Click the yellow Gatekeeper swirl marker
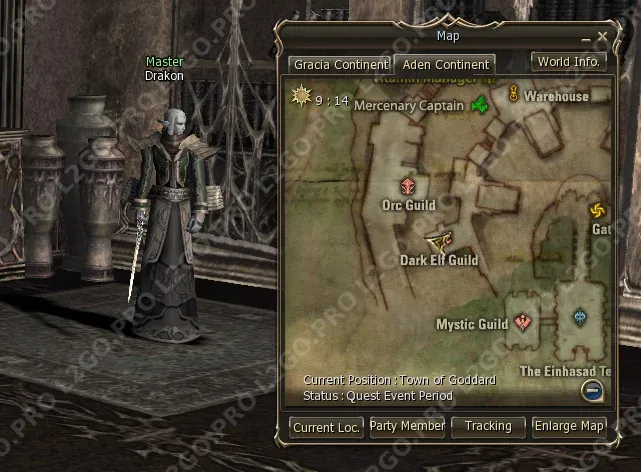Screen dimensions: 641x472 tap(598, 210)
